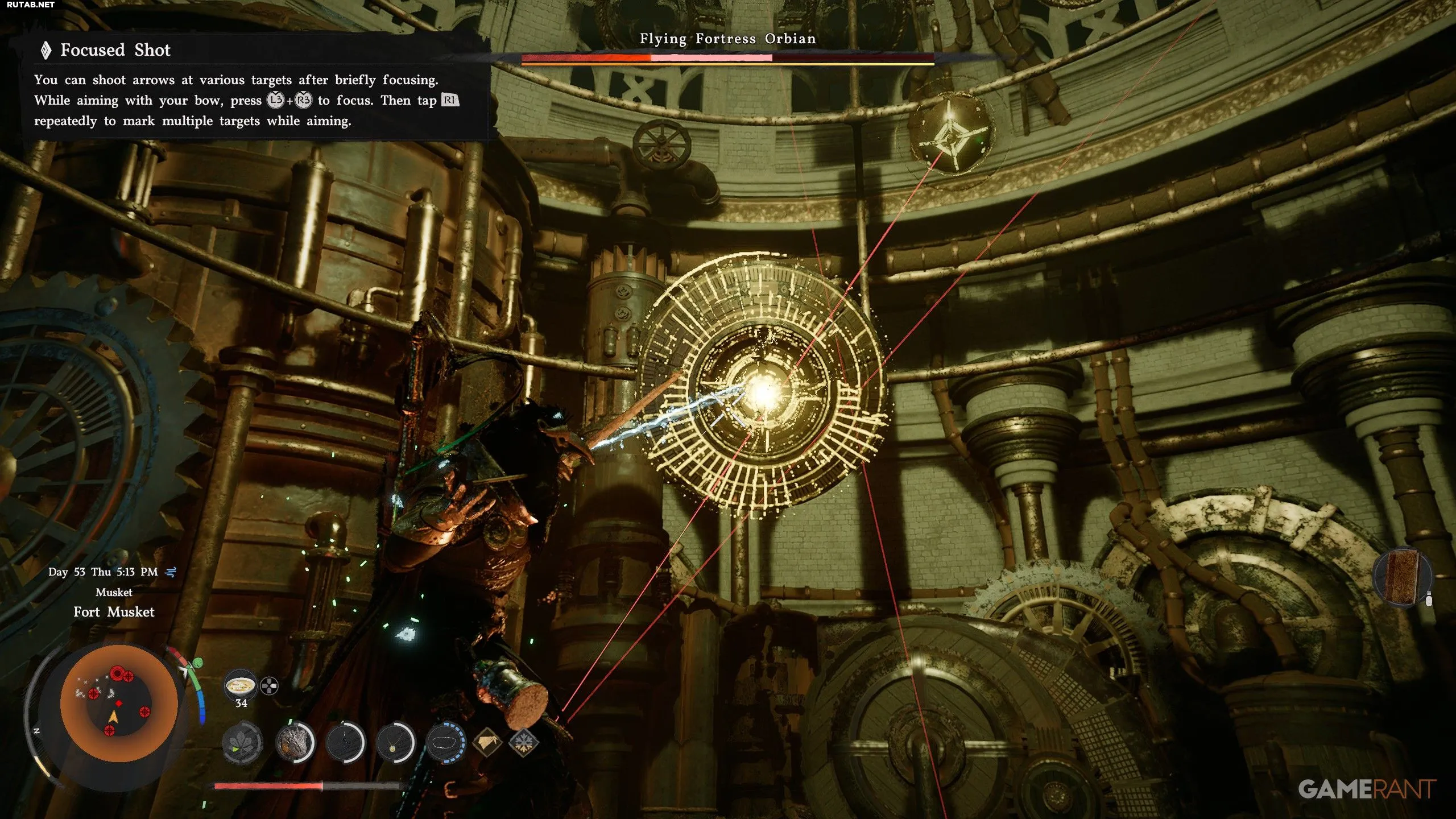Click the Fort Musket location label
The image size is (1456, 819).
coord(114,612)
